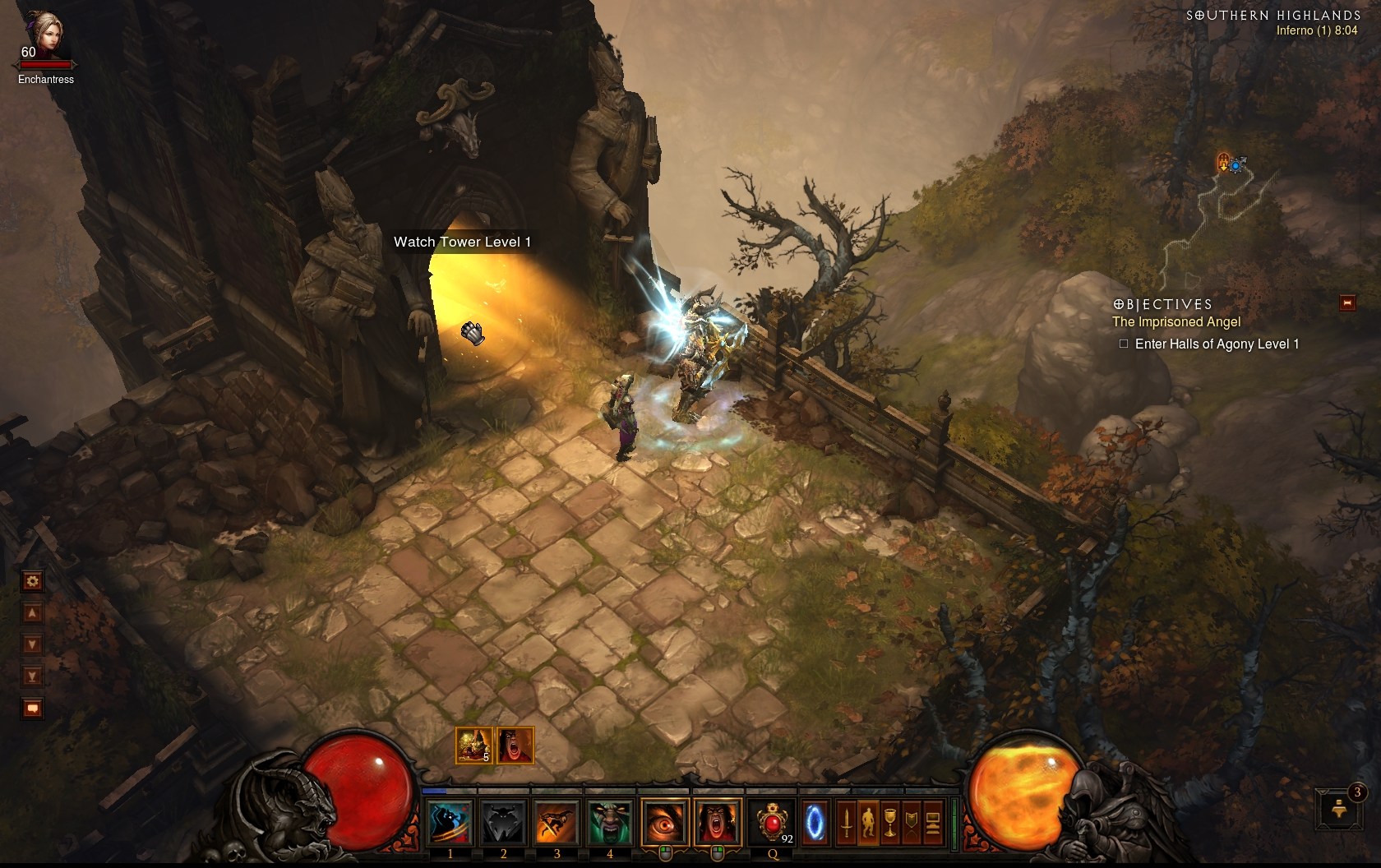Screen dimensions: 1381x868
Task: Open the game menu computer icon
Action: coord(932,822)
